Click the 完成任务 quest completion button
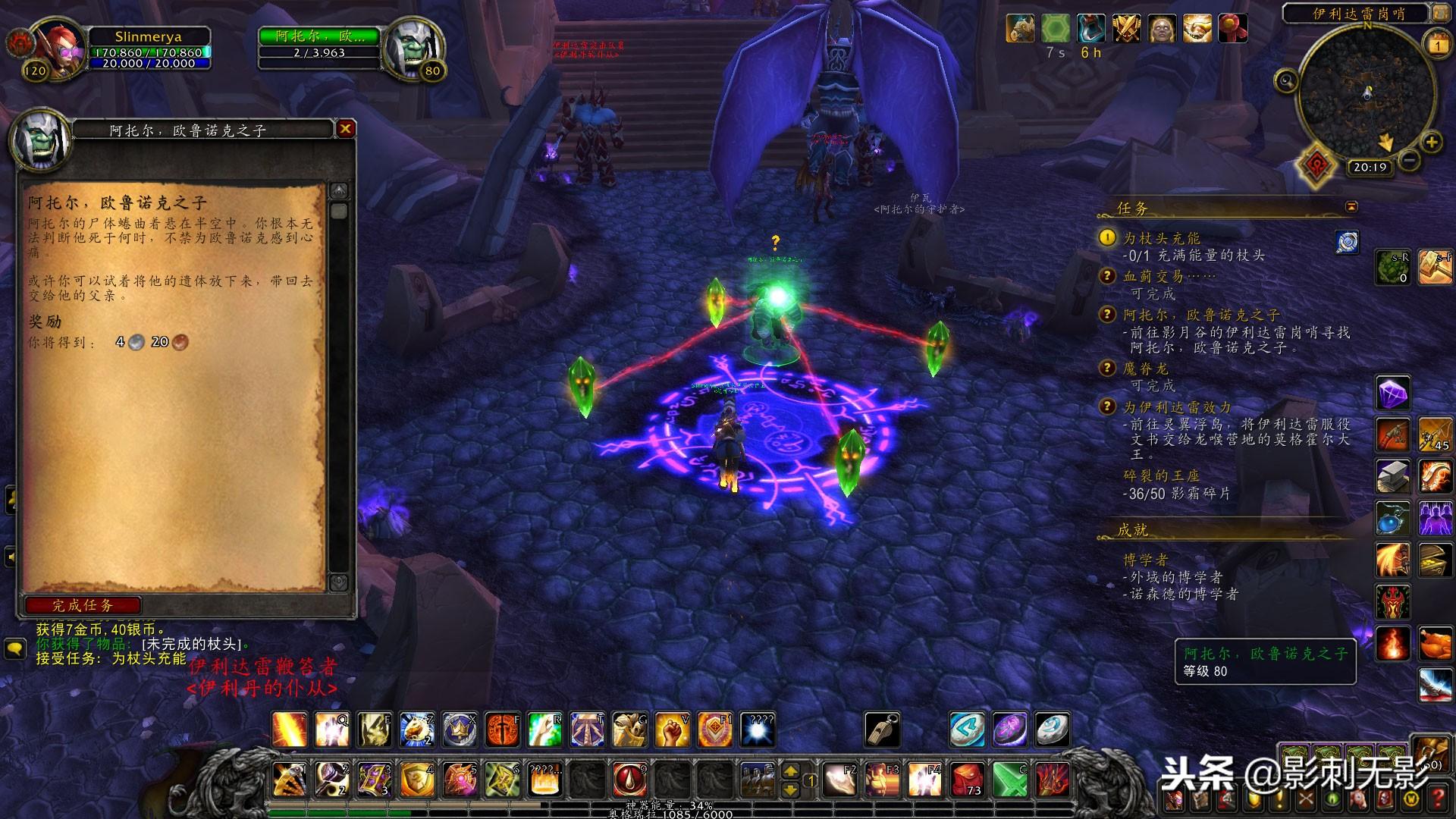Image resolution: width=1456 pixels, height=819 pixels. coord(83,605)
